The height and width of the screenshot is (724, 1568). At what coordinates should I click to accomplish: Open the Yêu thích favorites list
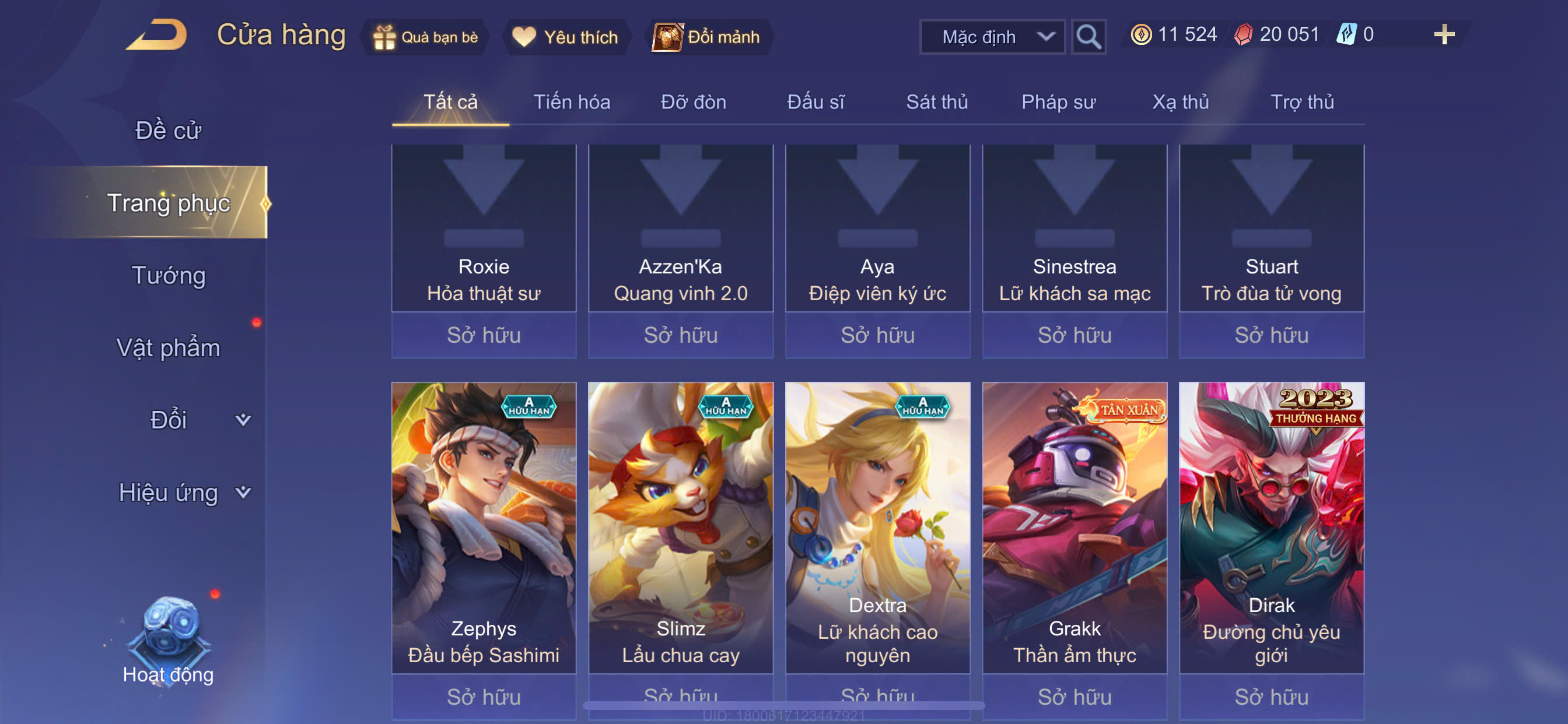(x=565, y=37)
